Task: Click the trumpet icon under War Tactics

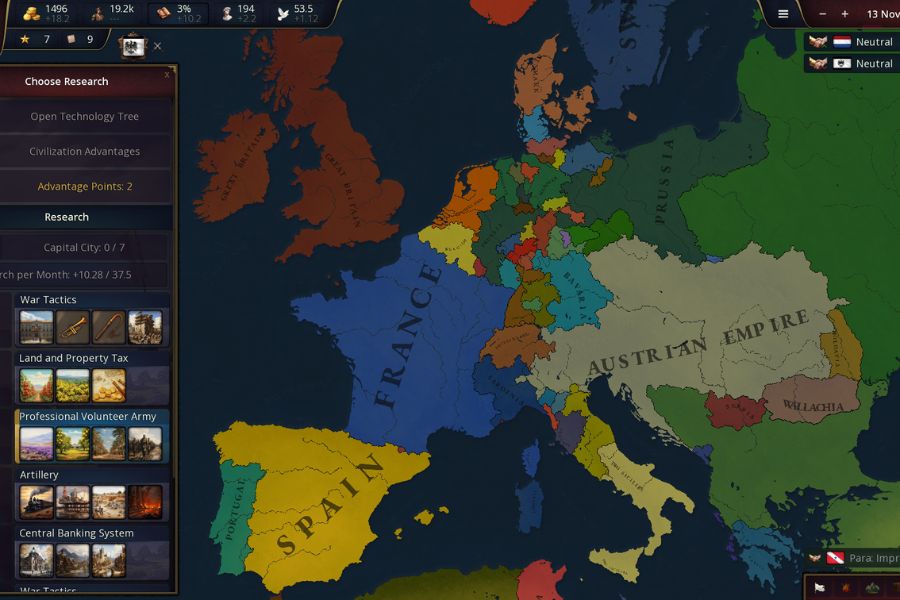Action: point(72,327)
